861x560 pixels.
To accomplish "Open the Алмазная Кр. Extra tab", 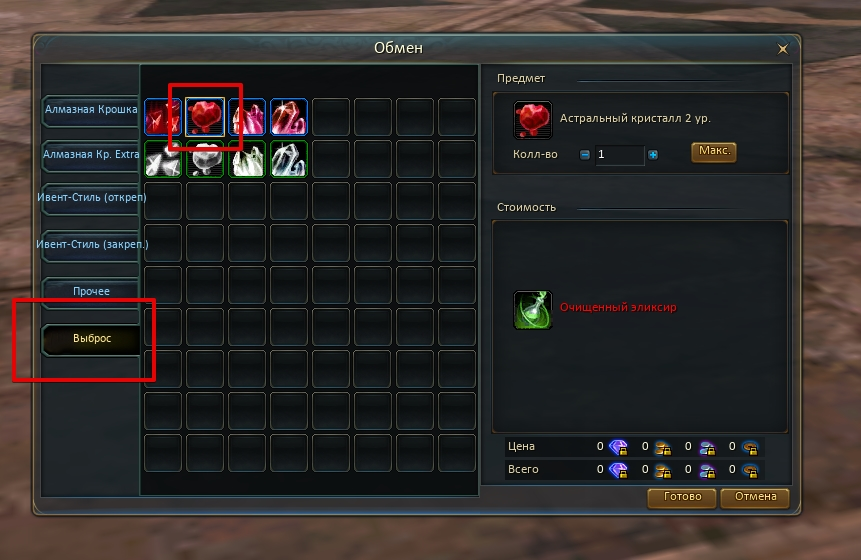I will [x=90, y=156].
